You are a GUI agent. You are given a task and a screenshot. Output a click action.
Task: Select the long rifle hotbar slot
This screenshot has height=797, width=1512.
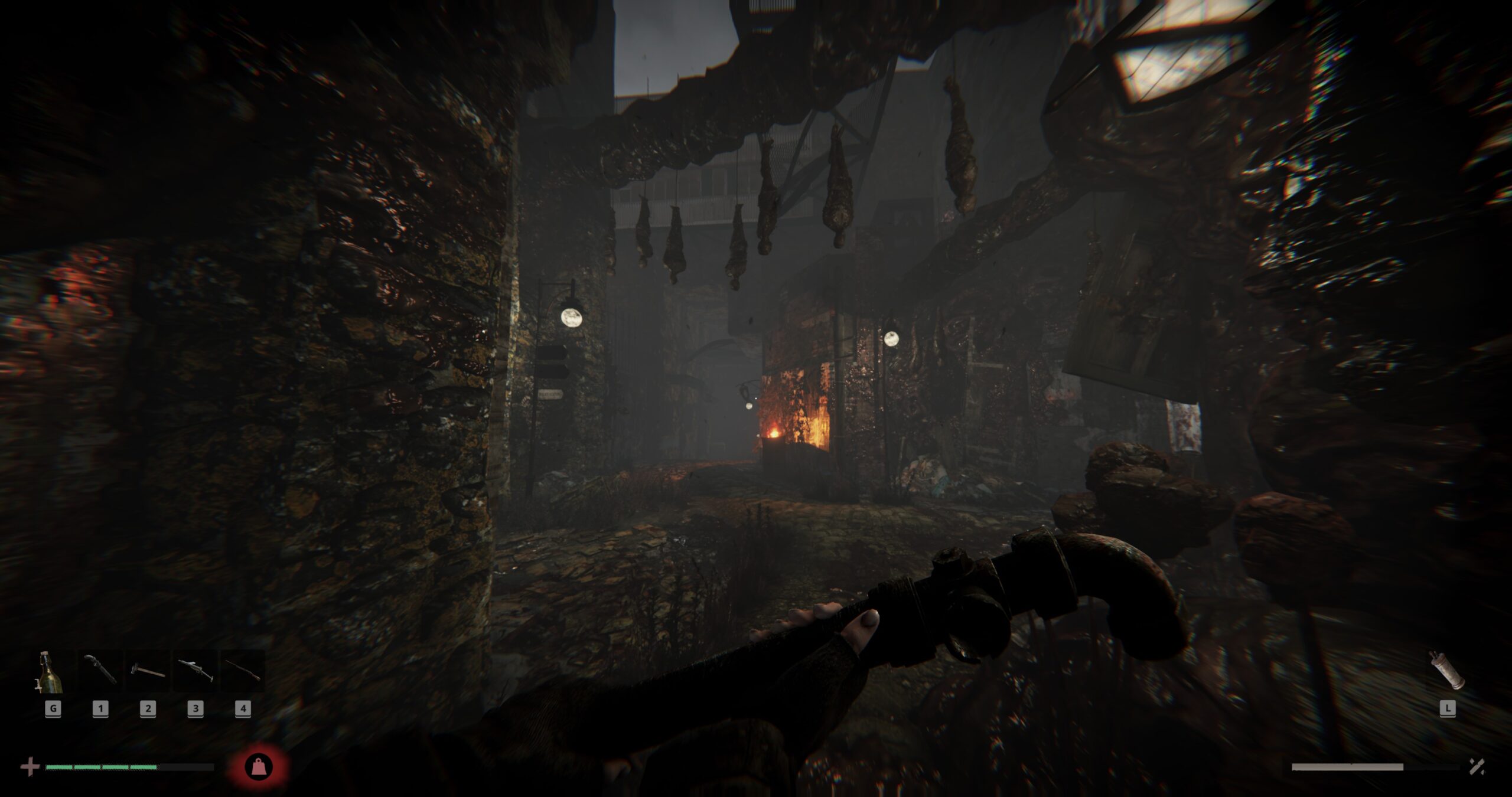point(243,671)
